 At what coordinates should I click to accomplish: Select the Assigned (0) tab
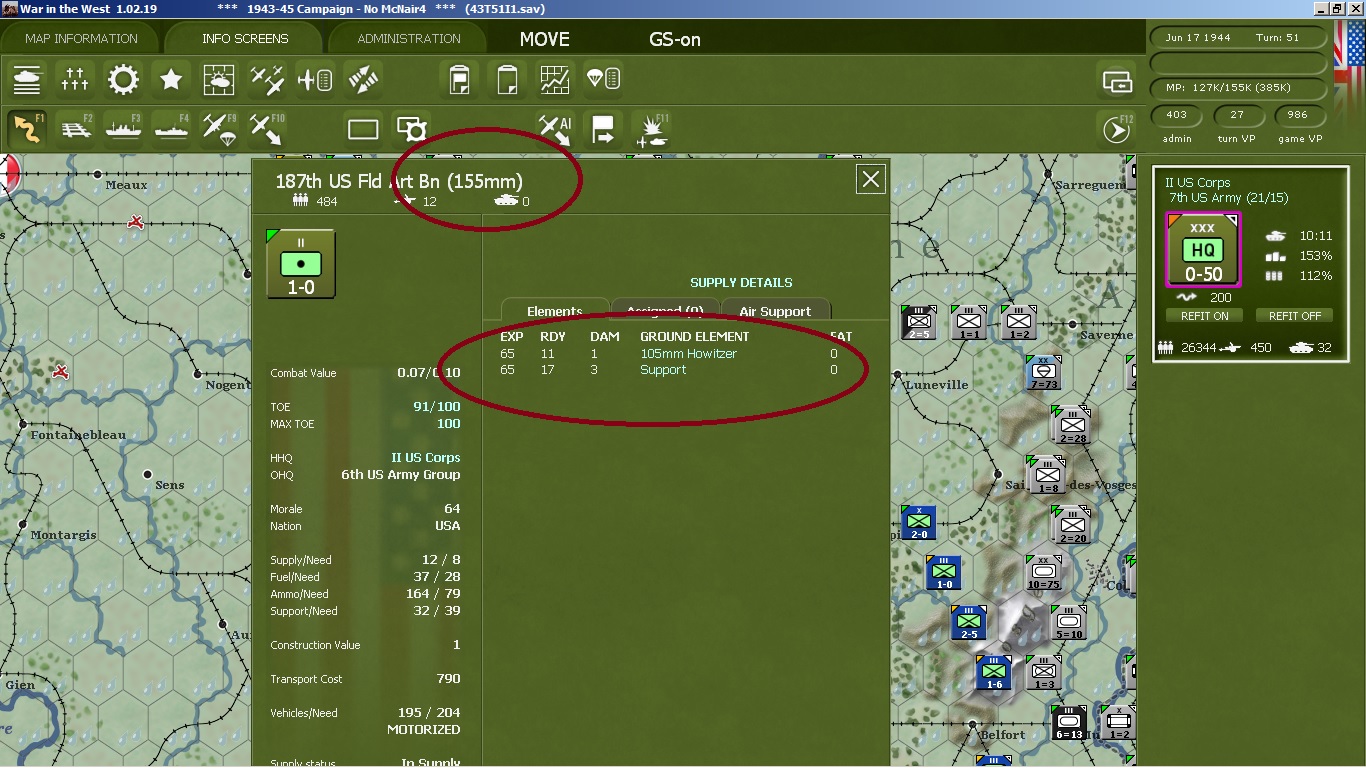coord(665,311)
